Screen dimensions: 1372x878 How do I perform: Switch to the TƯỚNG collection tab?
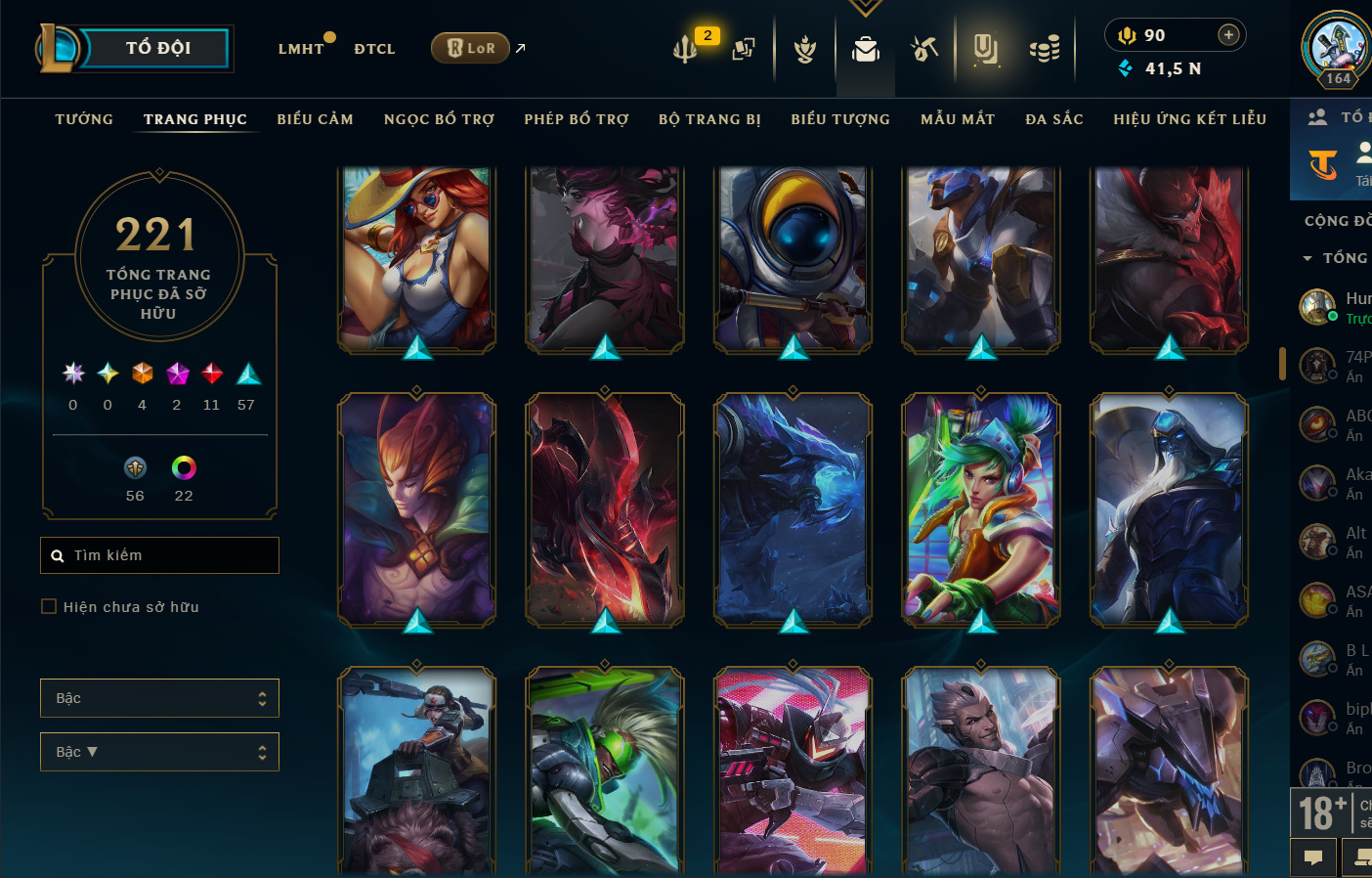(84, 119)
